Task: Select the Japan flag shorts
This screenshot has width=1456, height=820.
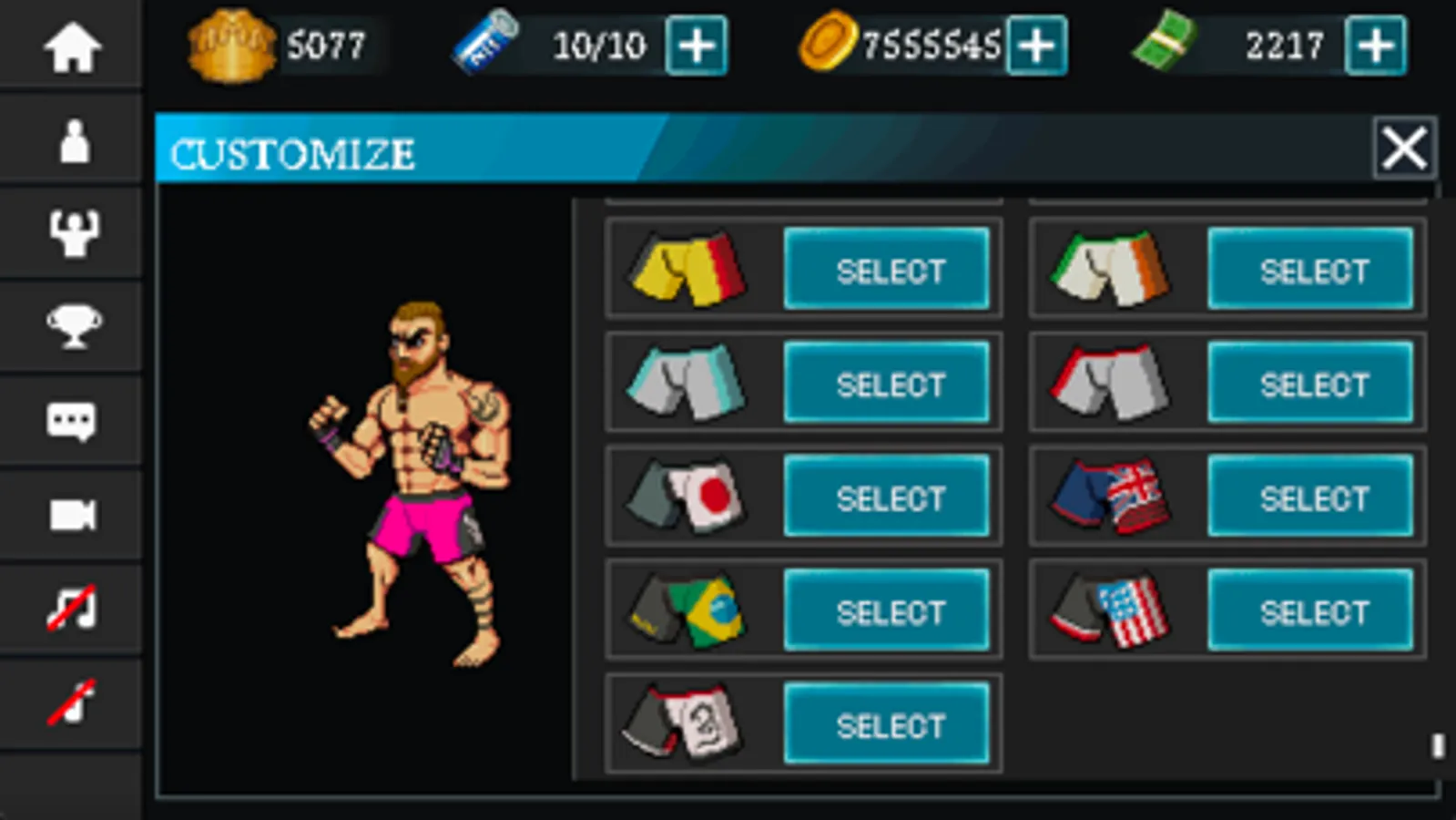Action: click(886, 497)
